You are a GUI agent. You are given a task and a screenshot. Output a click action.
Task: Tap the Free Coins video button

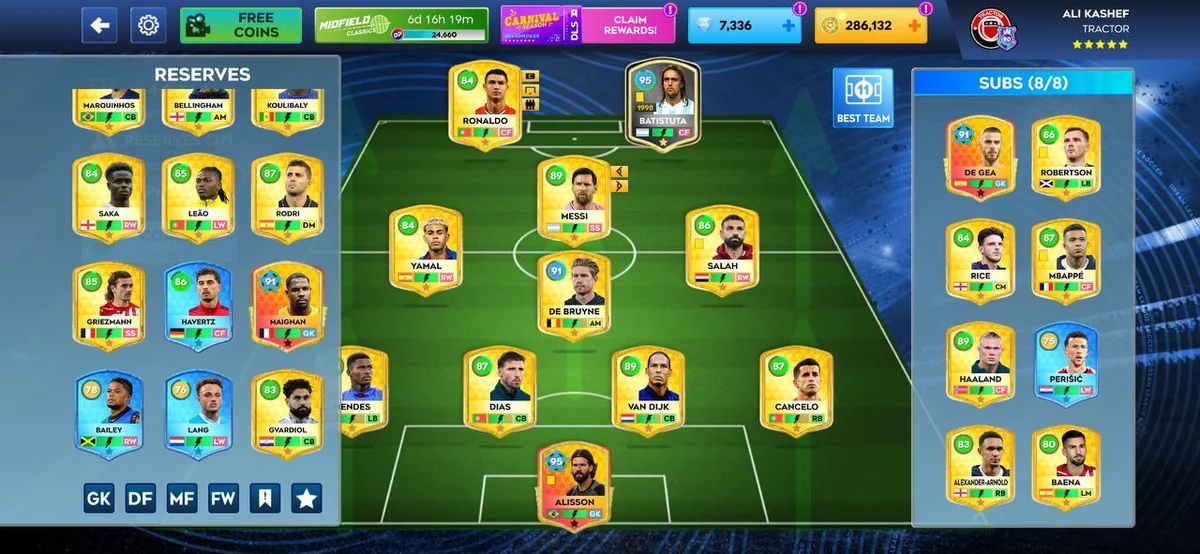(x=241, y=25)
